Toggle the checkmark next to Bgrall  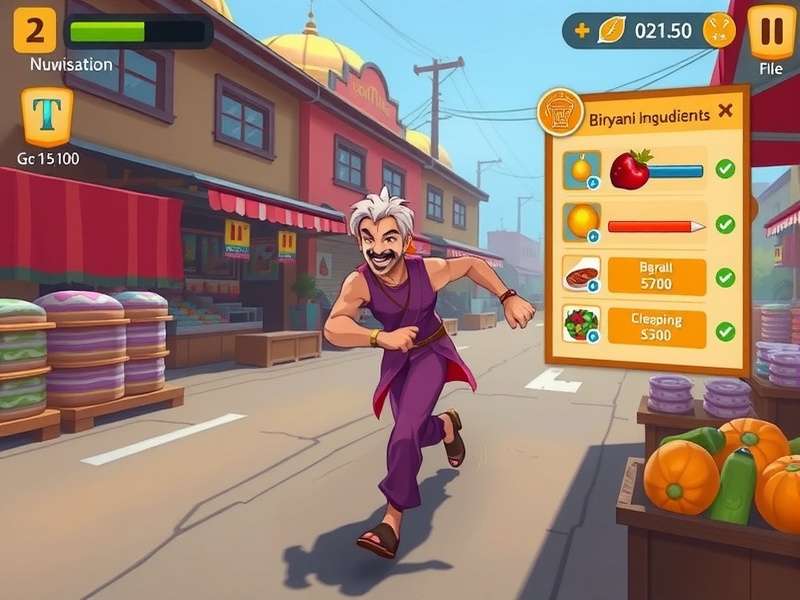(725, 277)
